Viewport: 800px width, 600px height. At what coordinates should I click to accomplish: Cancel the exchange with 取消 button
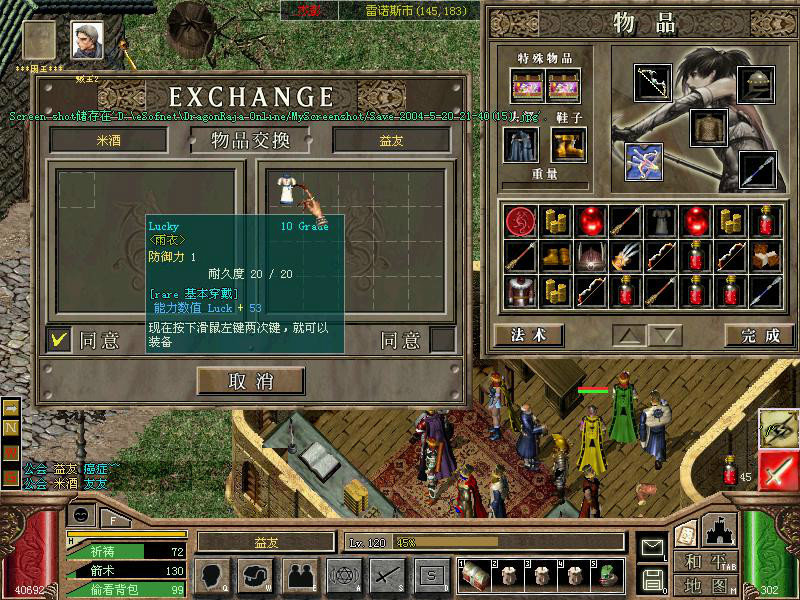click(x=251, y=381)
